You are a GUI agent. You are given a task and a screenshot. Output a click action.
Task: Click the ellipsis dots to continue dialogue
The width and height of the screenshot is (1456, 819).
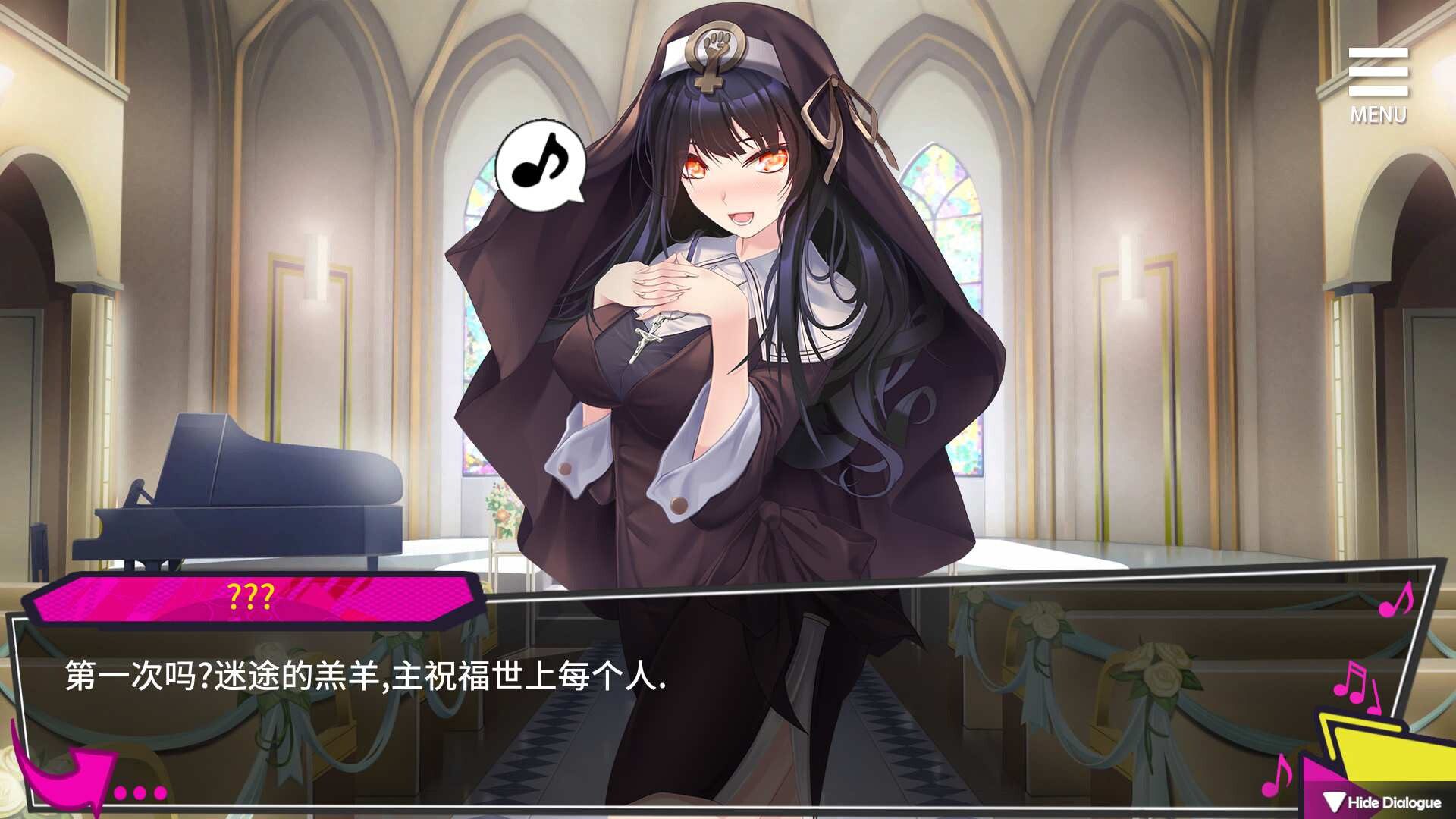coord(140,793)
